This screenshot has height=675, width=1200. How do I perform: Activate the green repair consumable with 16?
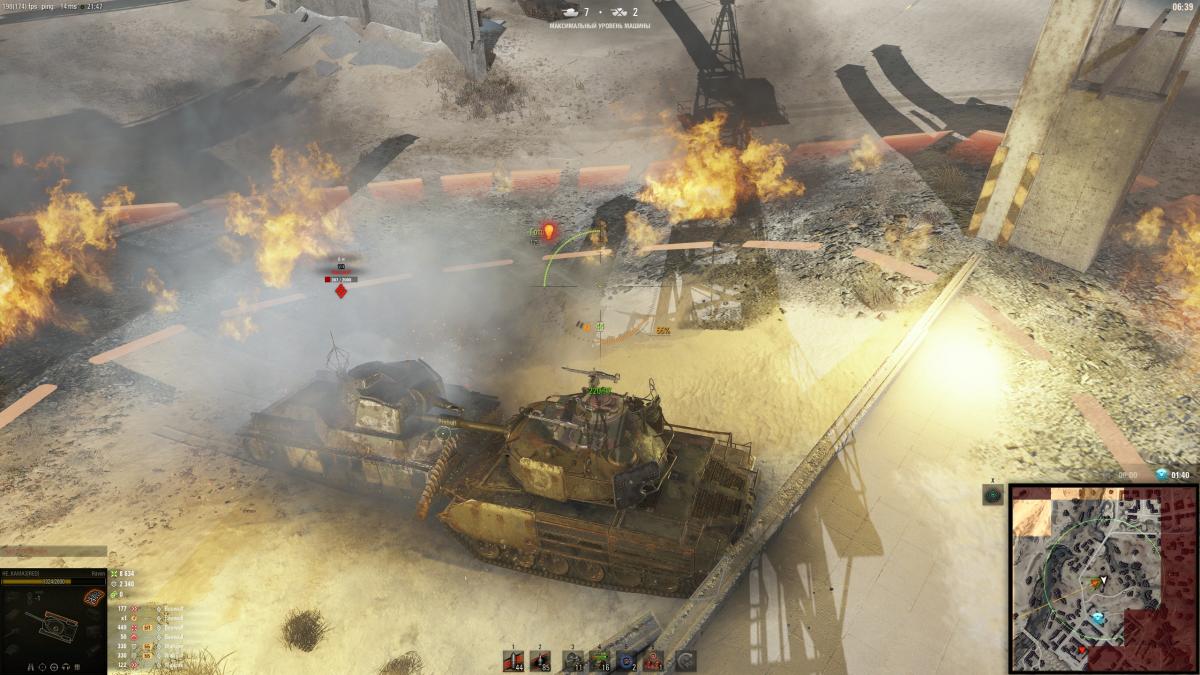tap(602, 660)
